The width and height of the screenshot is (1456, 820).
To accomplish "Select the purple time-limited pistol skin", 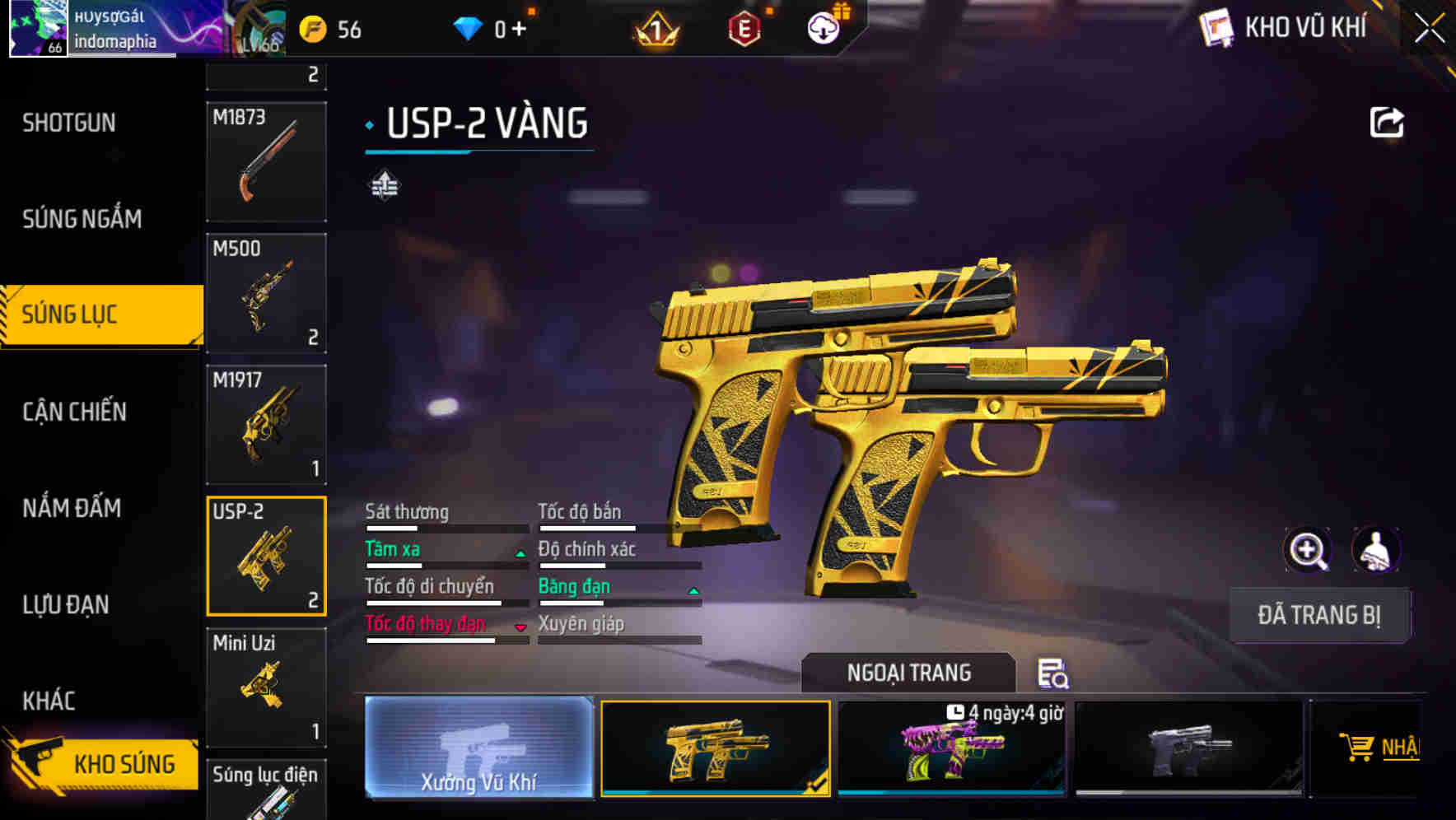I will click(x=952, y=749).
